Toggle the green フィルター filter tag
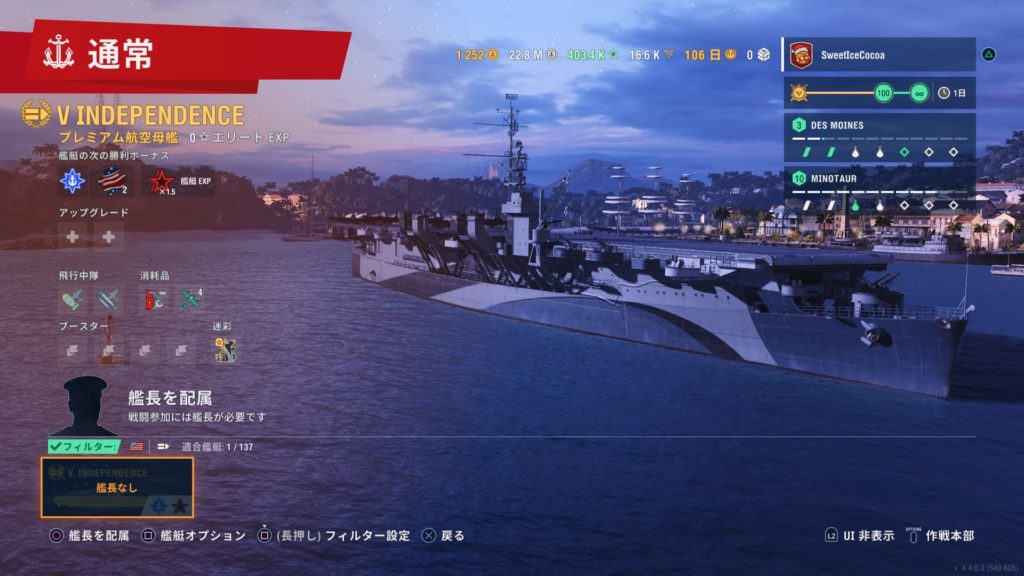Viewport: 1024px width, 576px height. 85,446
